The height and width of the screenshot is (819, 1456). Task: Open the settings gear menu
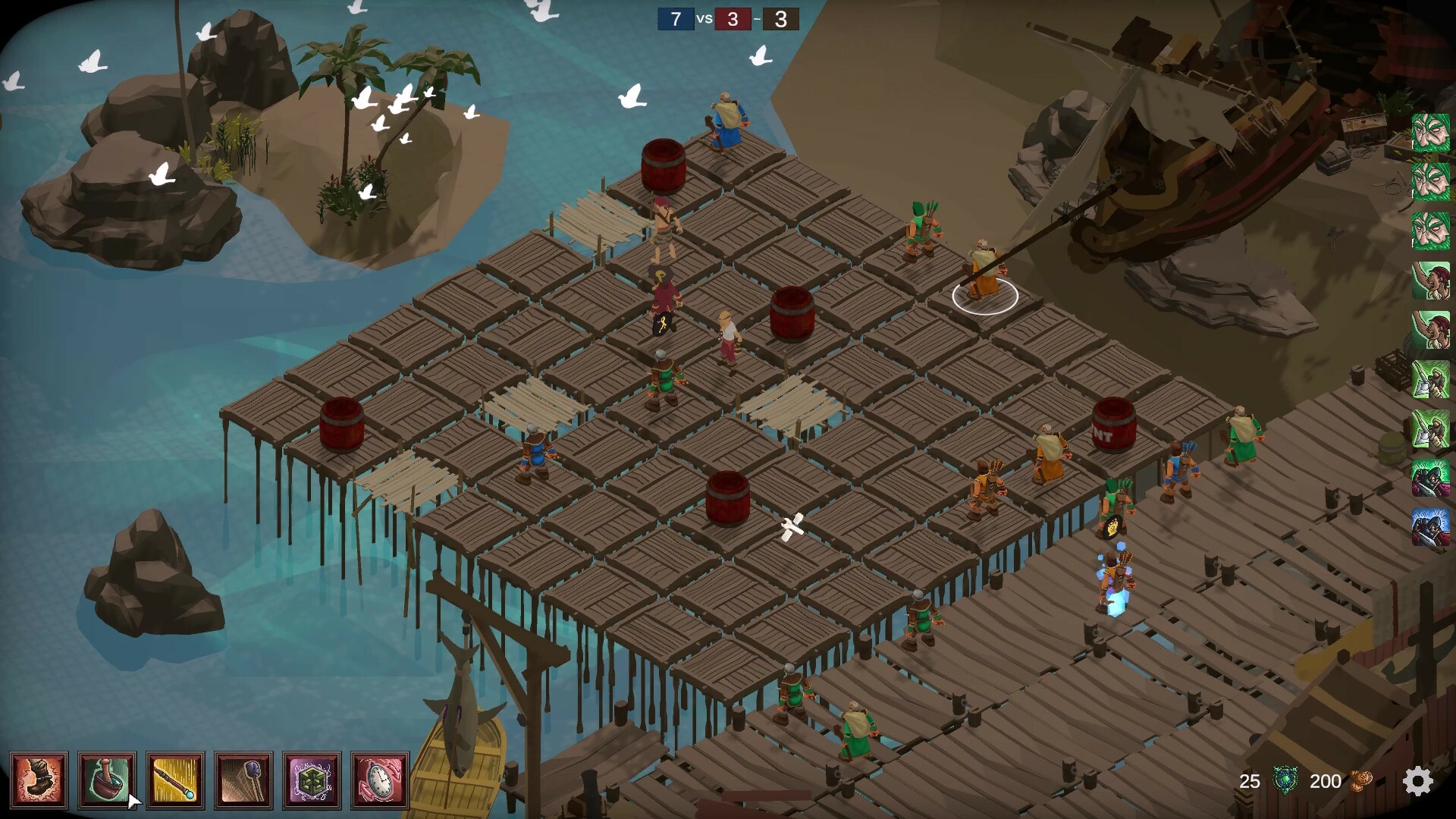pyautogui.click(x=1417, y=781)
